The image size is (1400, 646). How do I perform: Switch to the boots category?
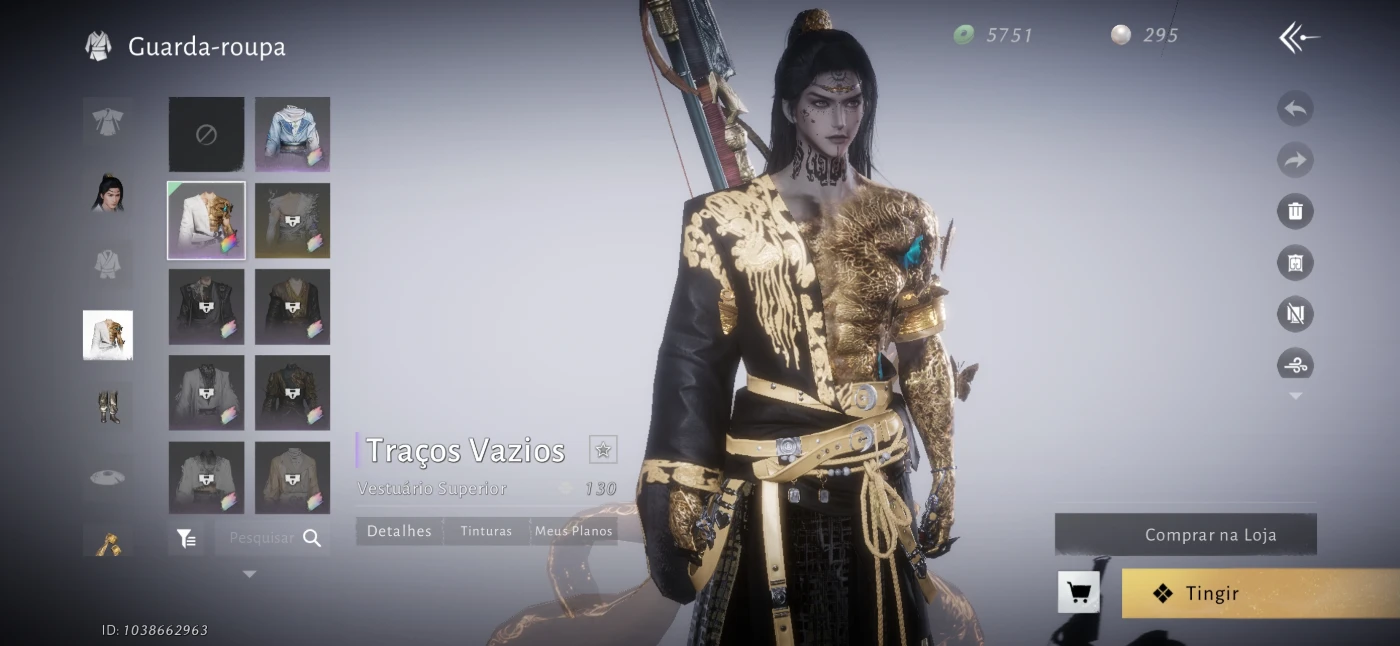(x=108, y=406)
